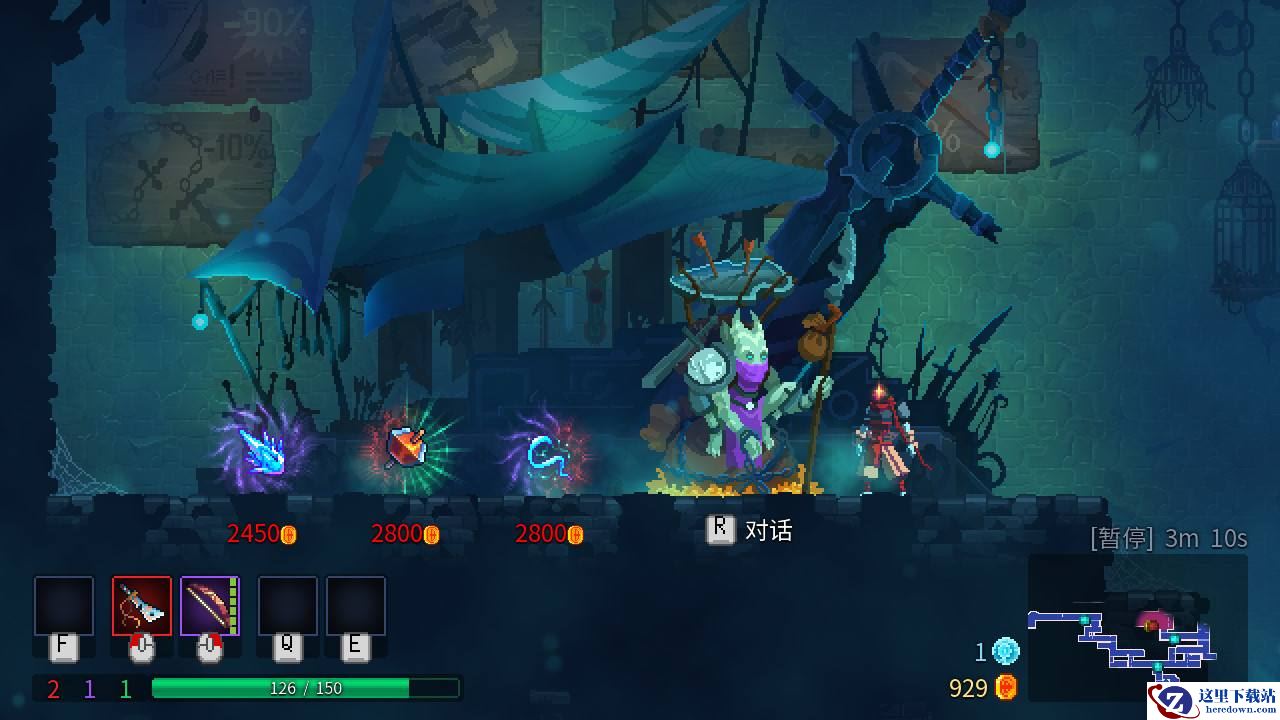
Task: Open the heredown.com watermark logo
Action: tap(1213, 696)
